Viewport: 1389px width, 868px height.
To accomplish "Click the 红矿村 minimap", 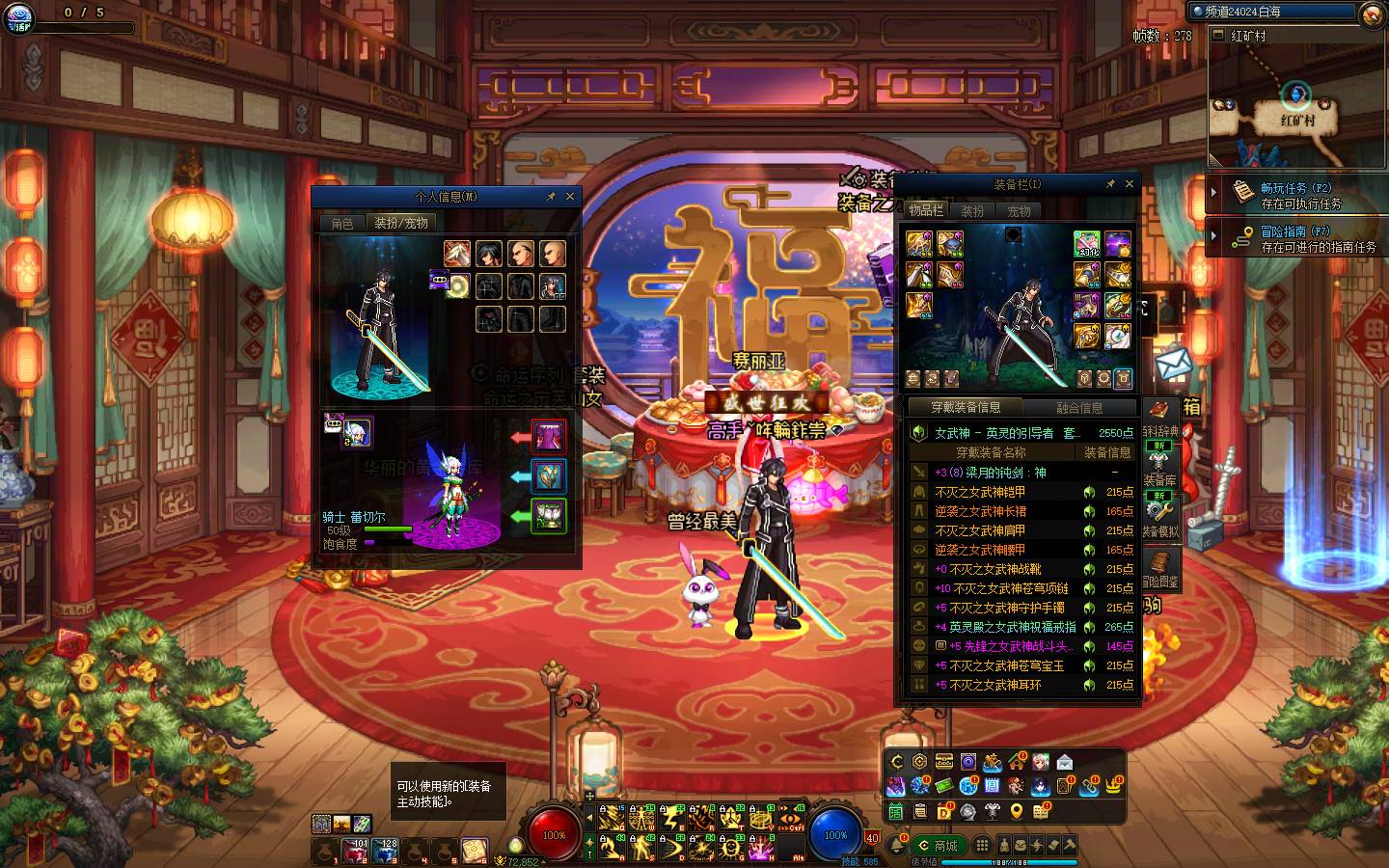I will [x=1295, y=106].
